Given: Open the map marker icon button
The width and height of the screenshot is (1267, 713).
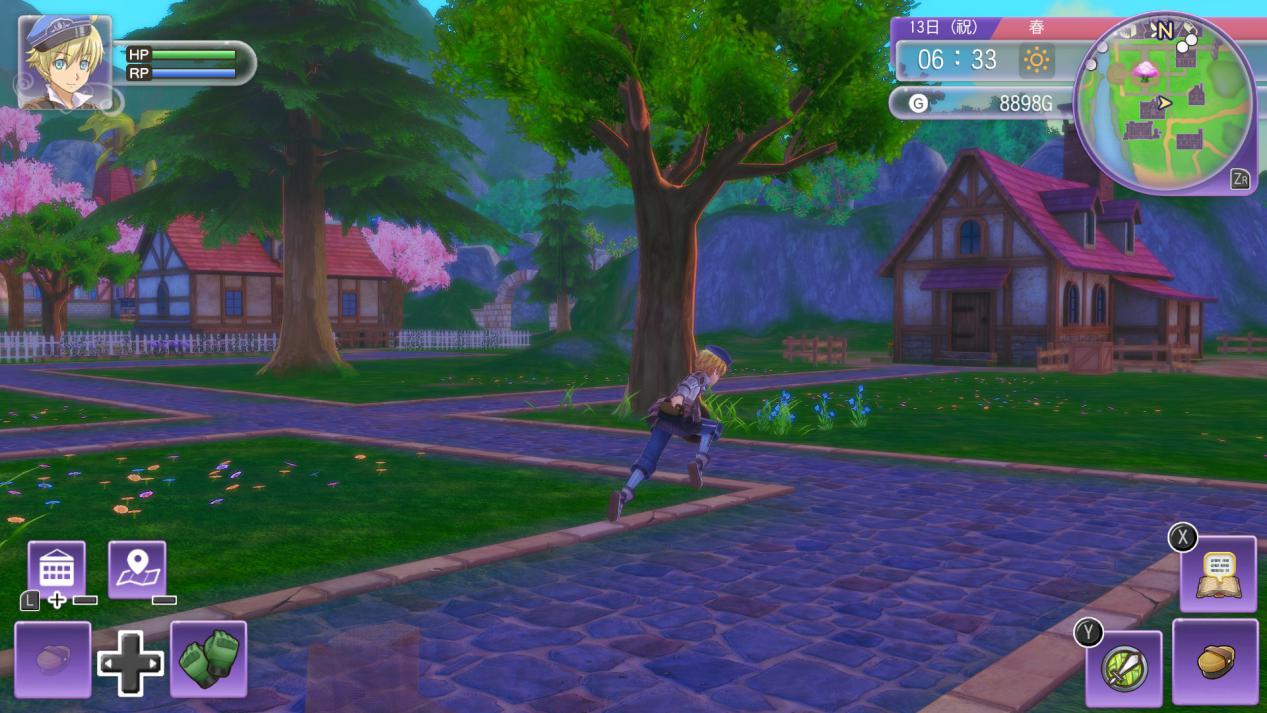Looking at the screenshot, I should [137, 569].
